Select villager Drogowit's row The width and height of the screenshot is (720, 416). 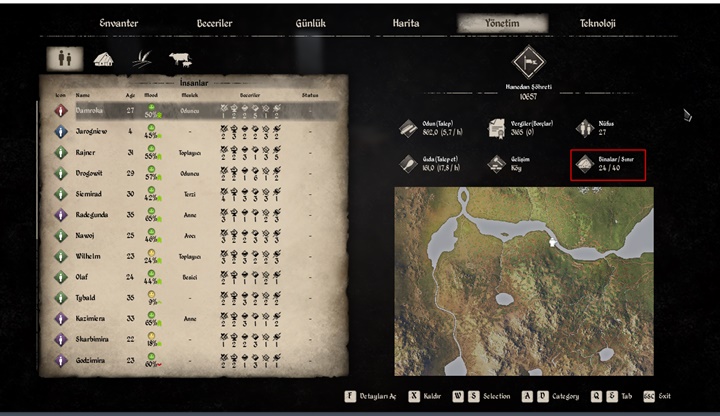point(96,173)
